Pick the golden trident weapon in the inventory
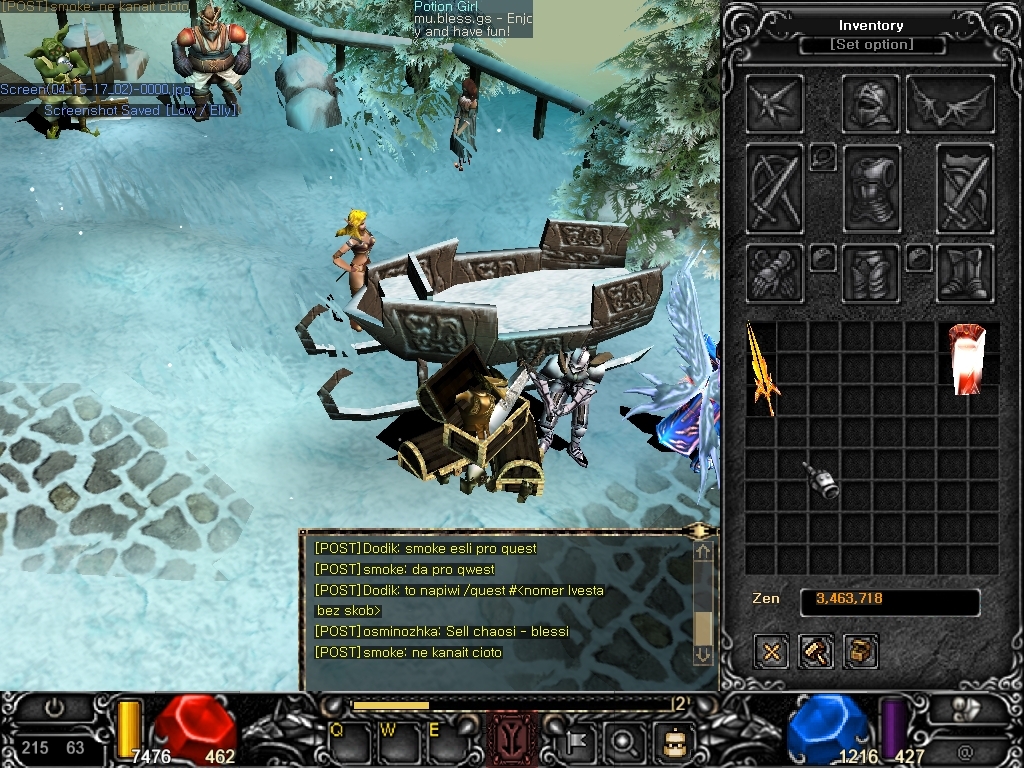 (x=762, y=369)
